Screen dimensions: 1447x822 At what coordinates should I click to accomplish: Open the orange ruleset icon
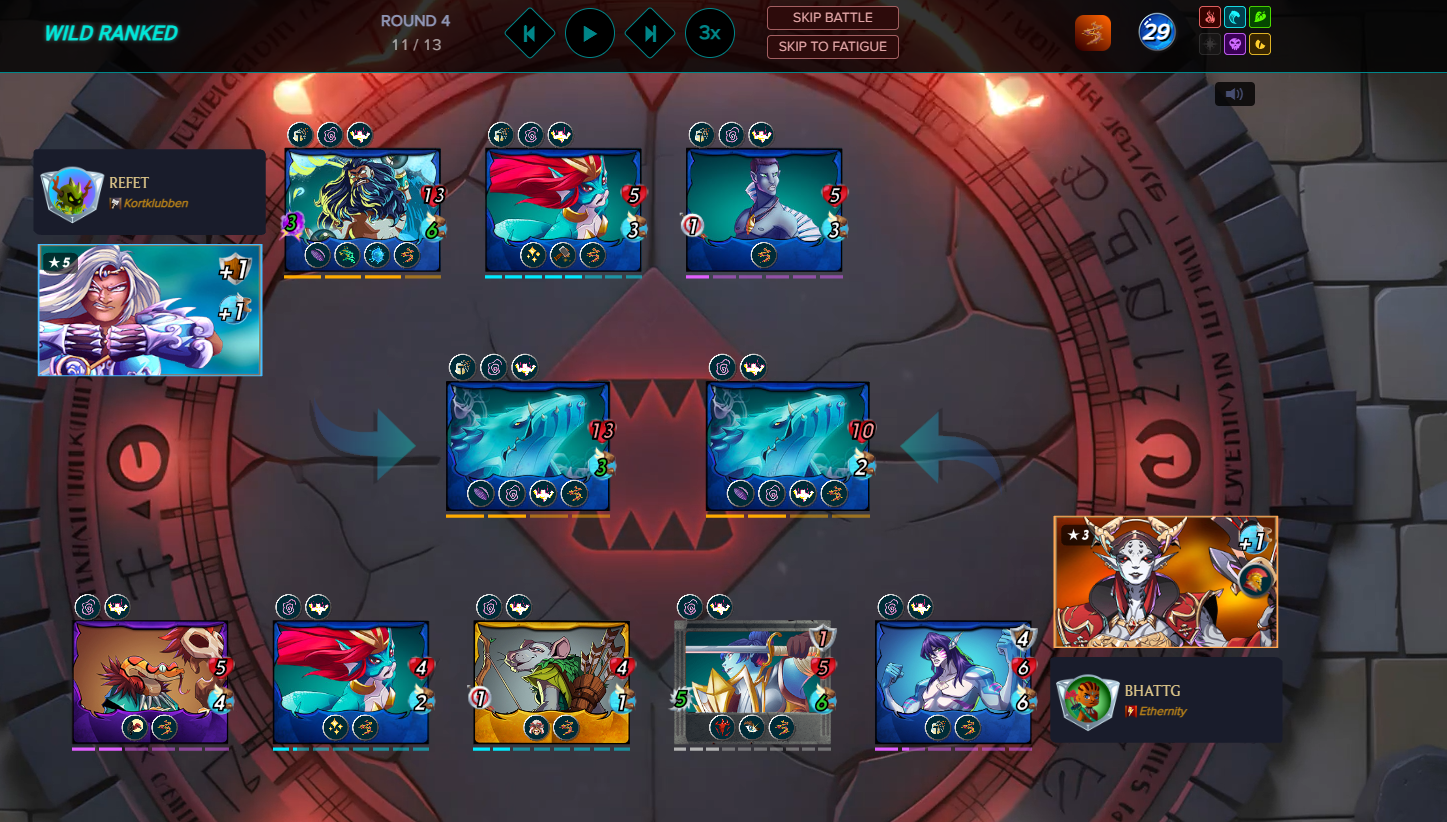point(1092,34)
